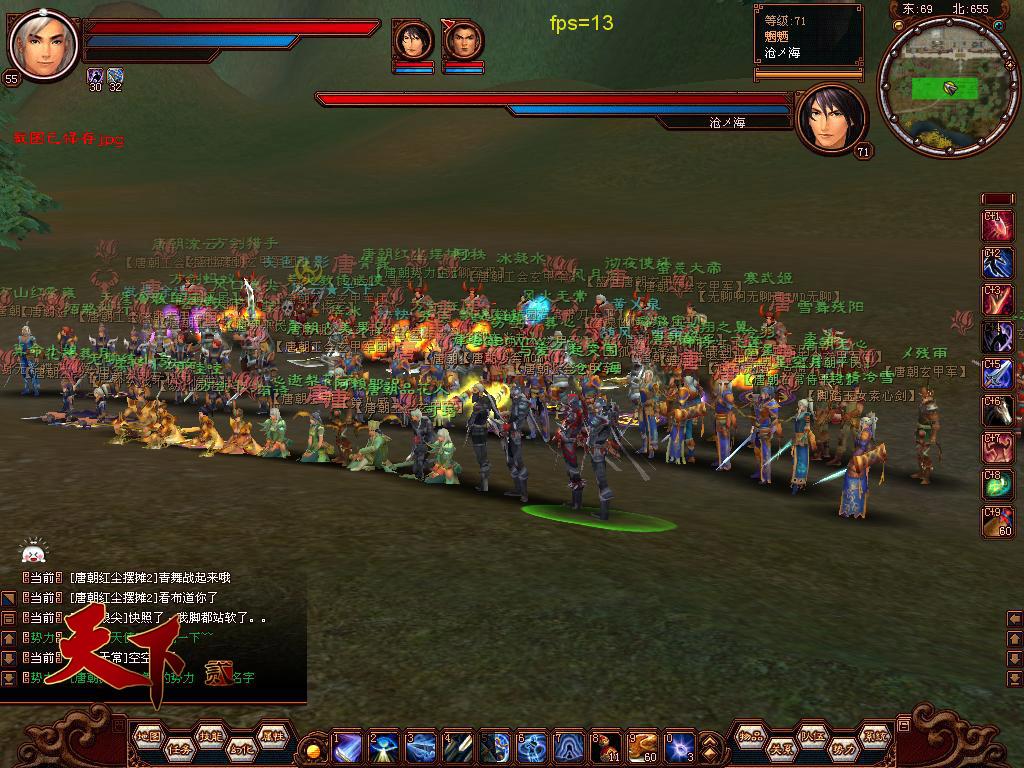The height and width of the screenshot is (768, 1024).
Task: Activate the C+8 green orb skill
Action: 997,485
